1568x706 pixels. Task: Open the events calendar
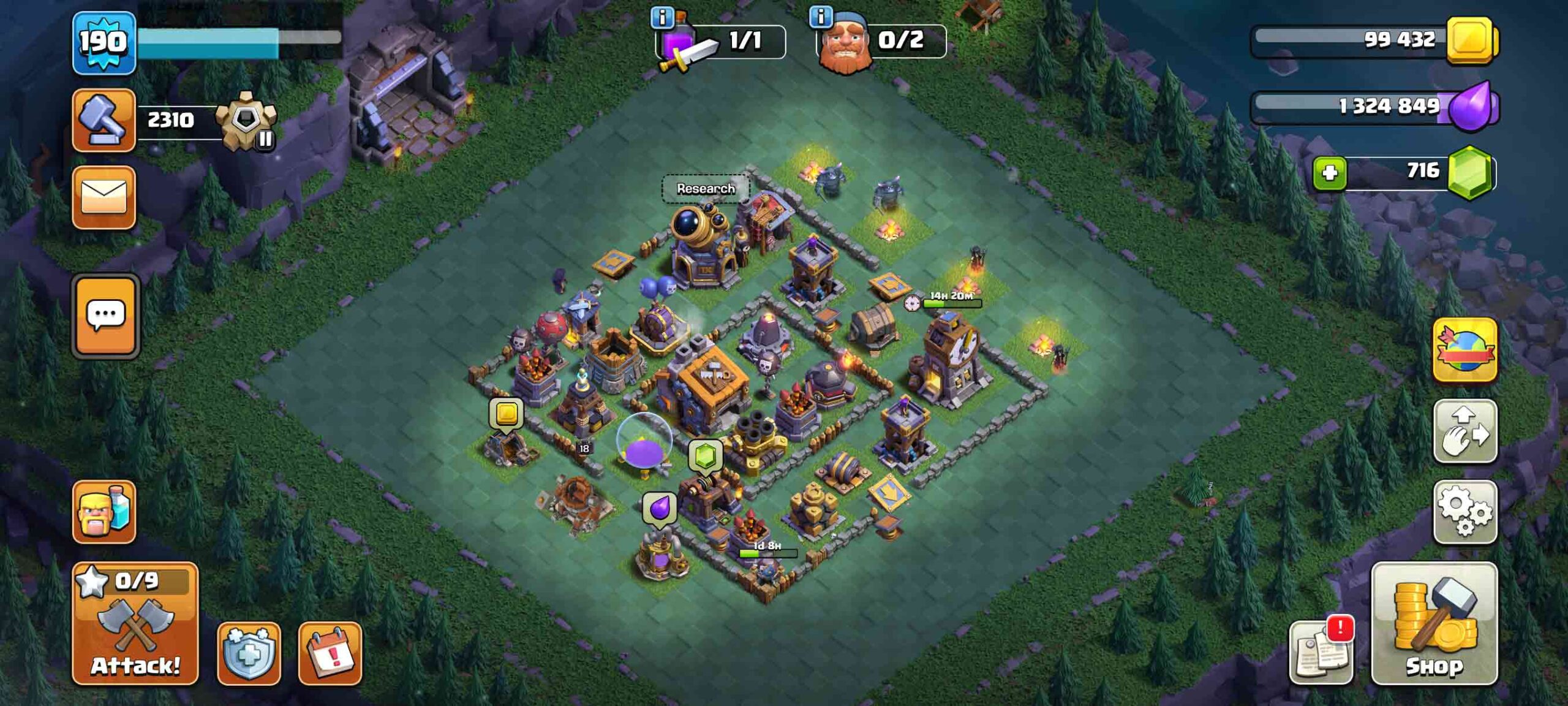pyautogui.click(x=330, y=653)
